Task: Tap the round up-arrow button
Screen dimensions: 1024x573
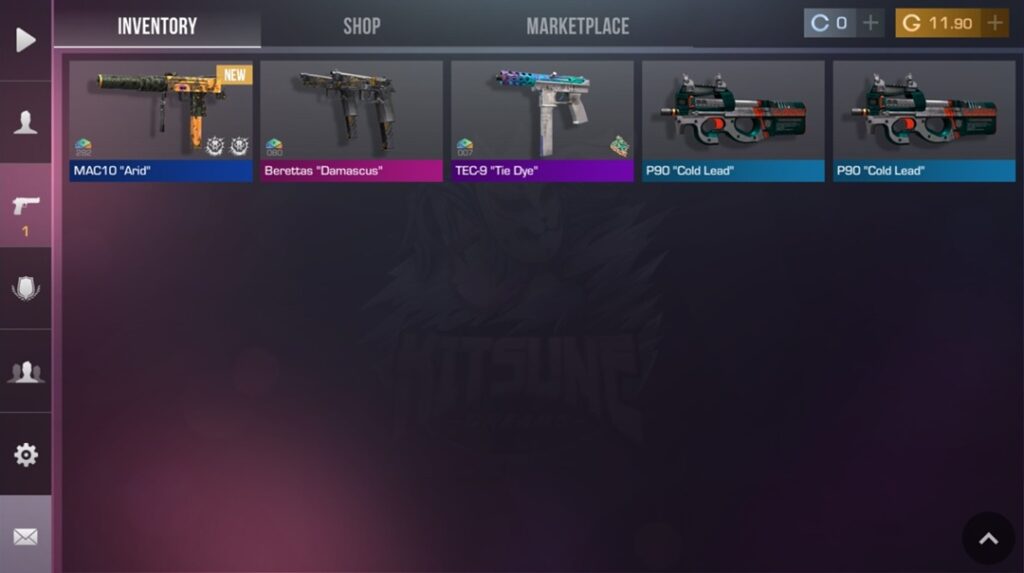Action: 988,539
